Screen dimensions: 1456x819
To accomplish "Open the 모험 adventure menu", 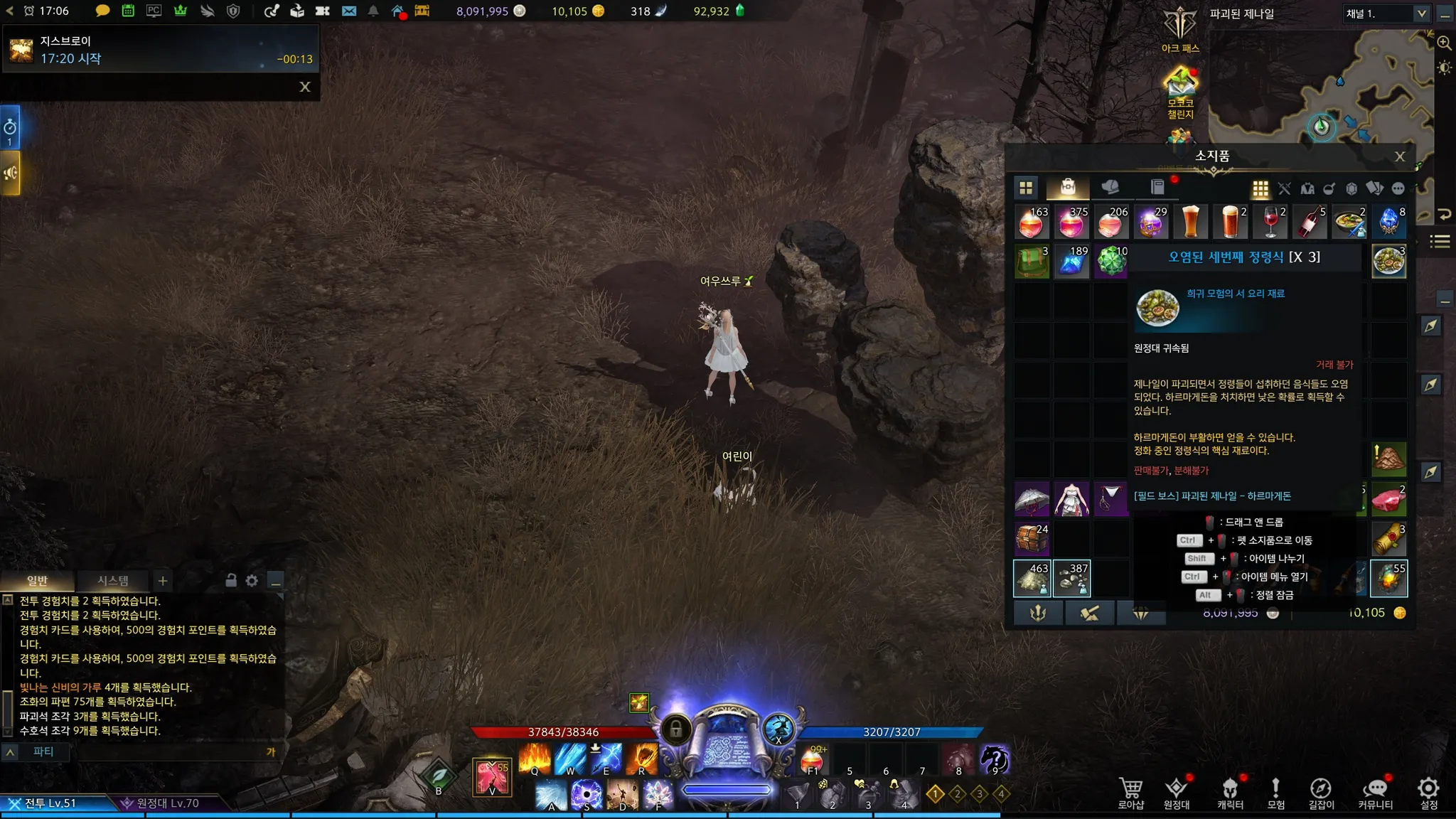I will click(1275, 792).
